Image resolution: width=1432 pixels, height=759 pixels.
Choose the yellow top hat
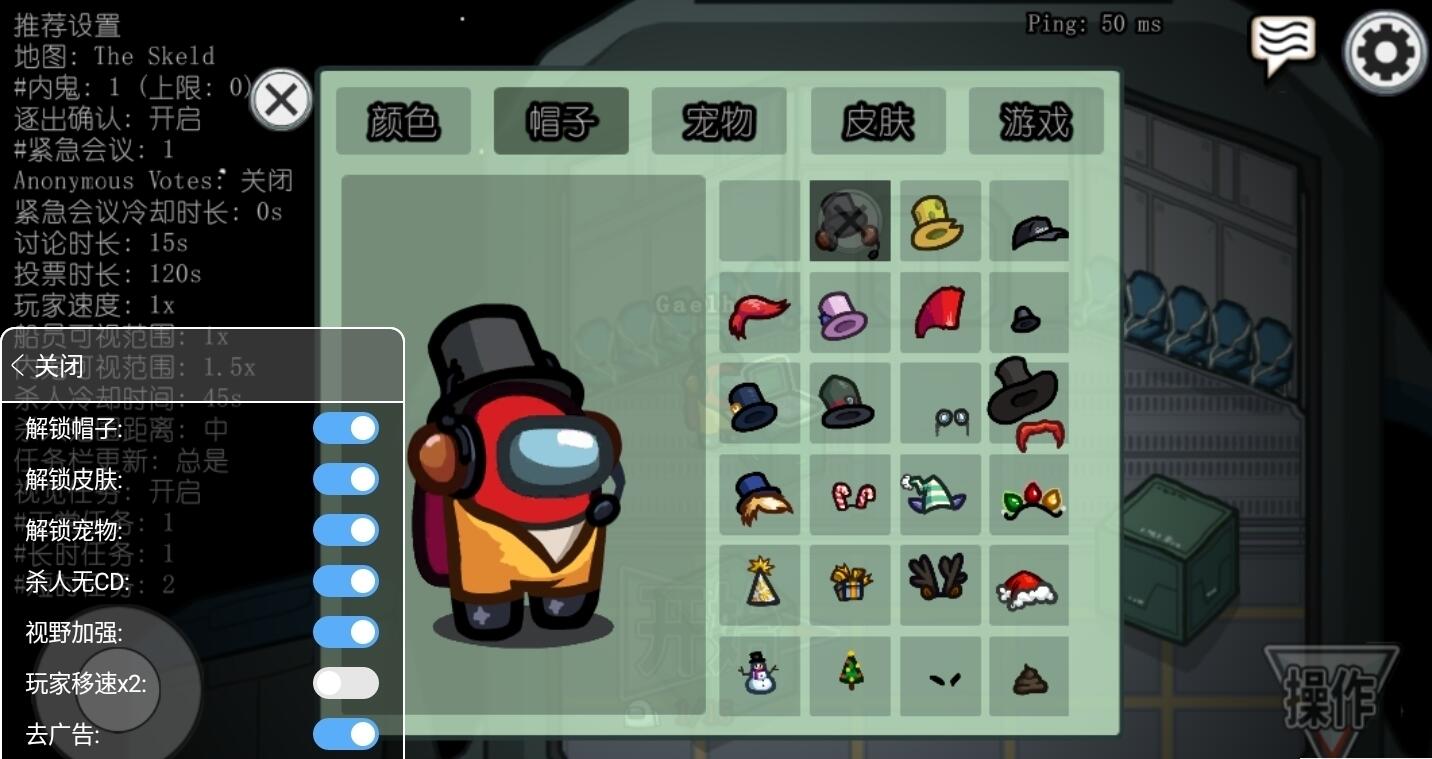click(938, 222)
